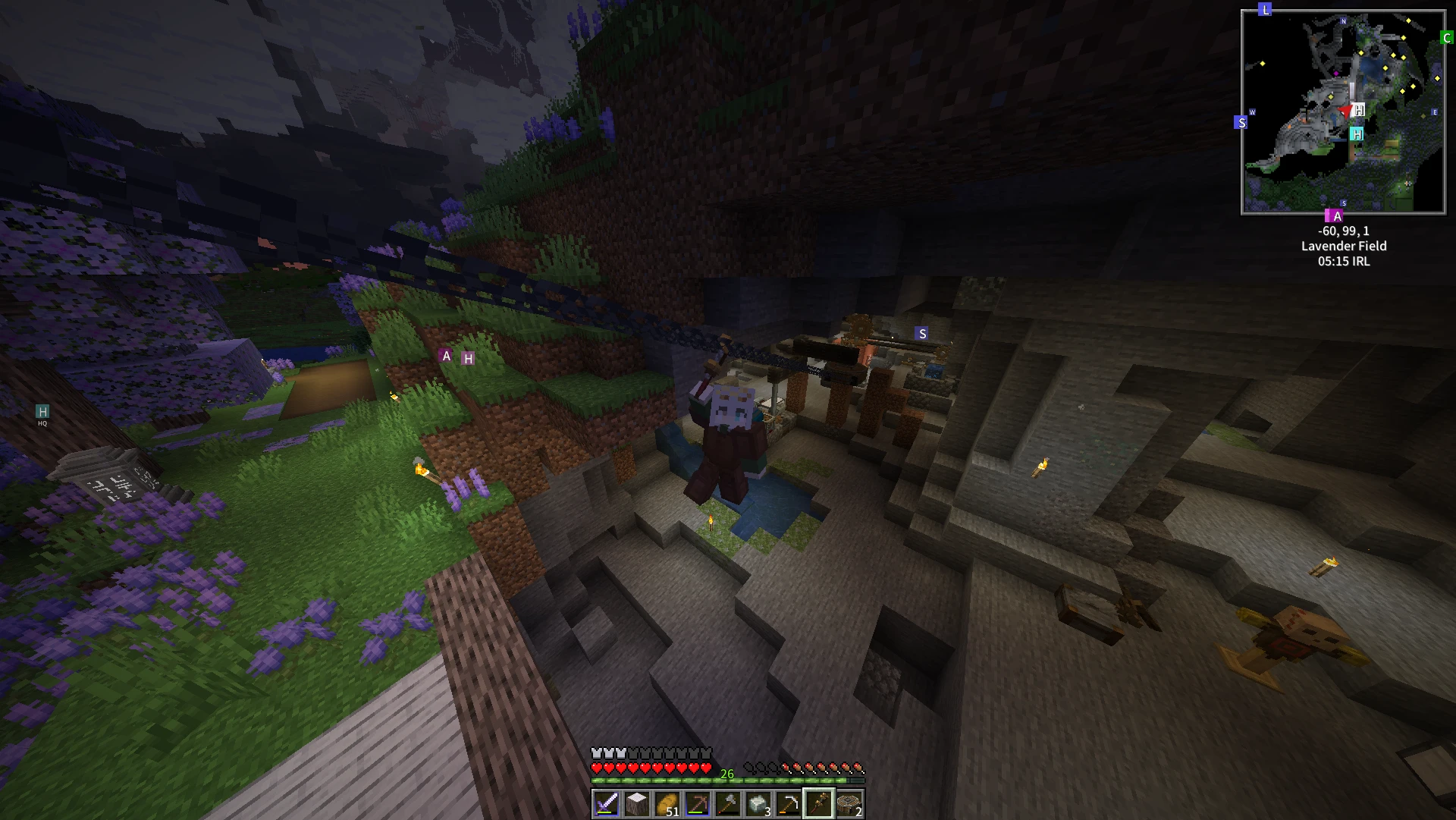This screenshot has height=820, width=1456.
Task: Choose the round wooden block stack
Action: (849, 804)
